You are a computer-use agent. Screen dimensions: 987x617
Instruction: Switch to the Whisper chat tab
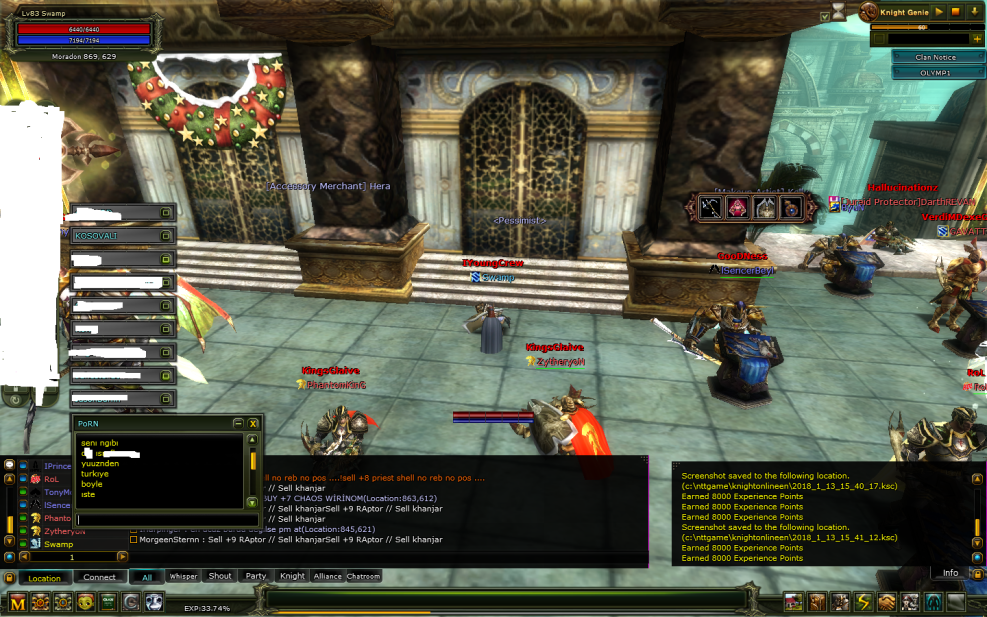click(x=183, y=576)
